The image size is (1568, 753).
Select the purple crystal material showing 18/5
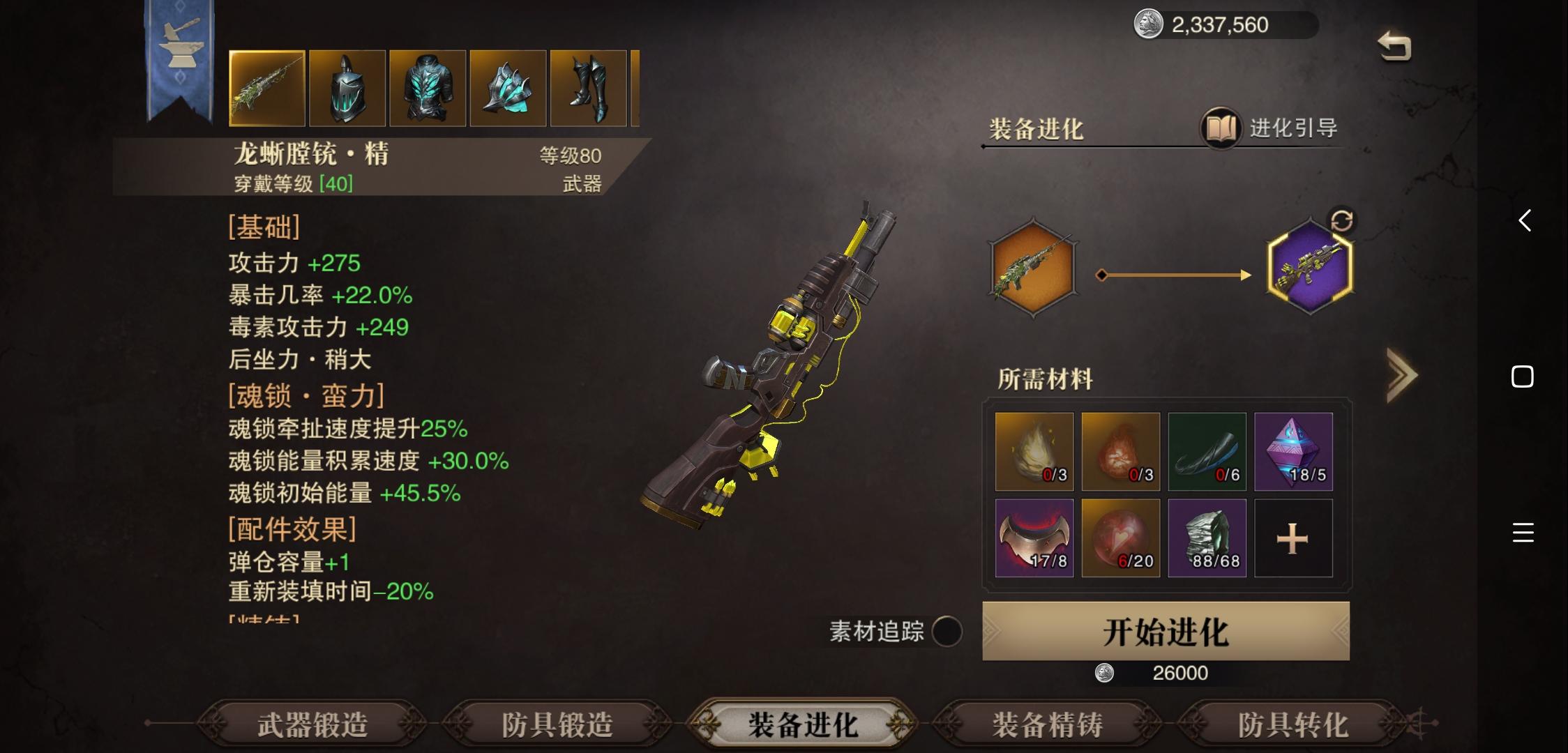(1294, 451)
